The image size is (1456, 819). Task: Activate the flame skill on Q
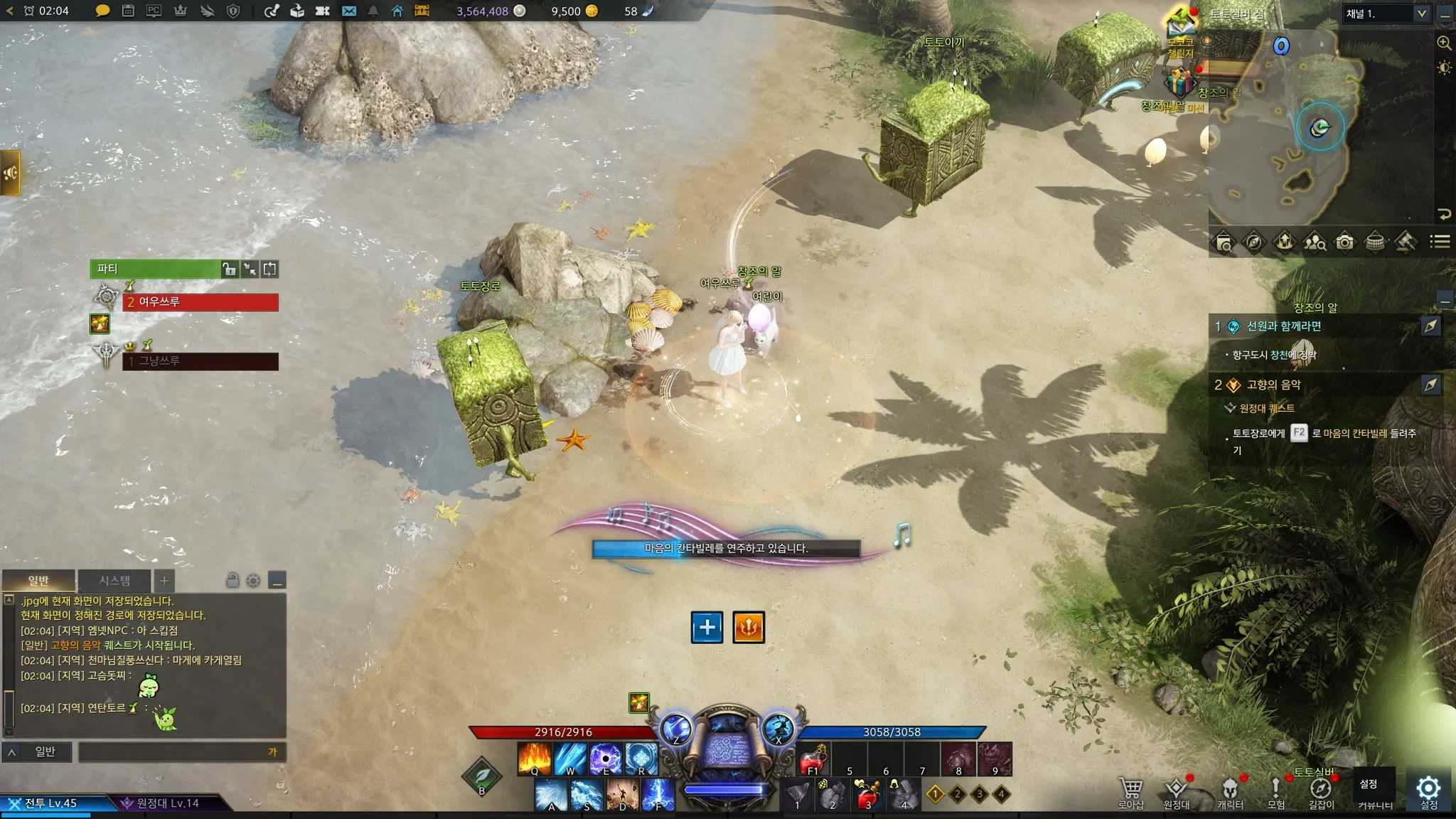coord(535,759)
